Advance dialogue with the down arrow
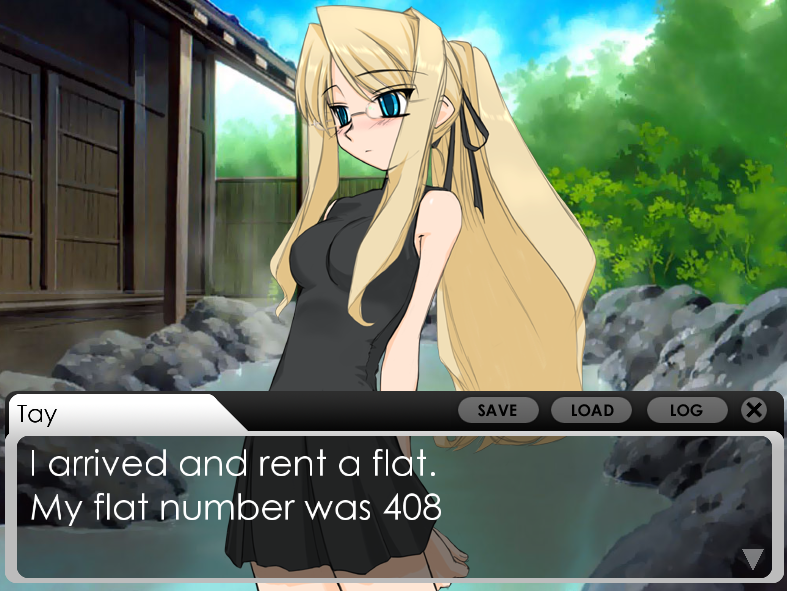787x591 pixels. (x=753, y=559)
